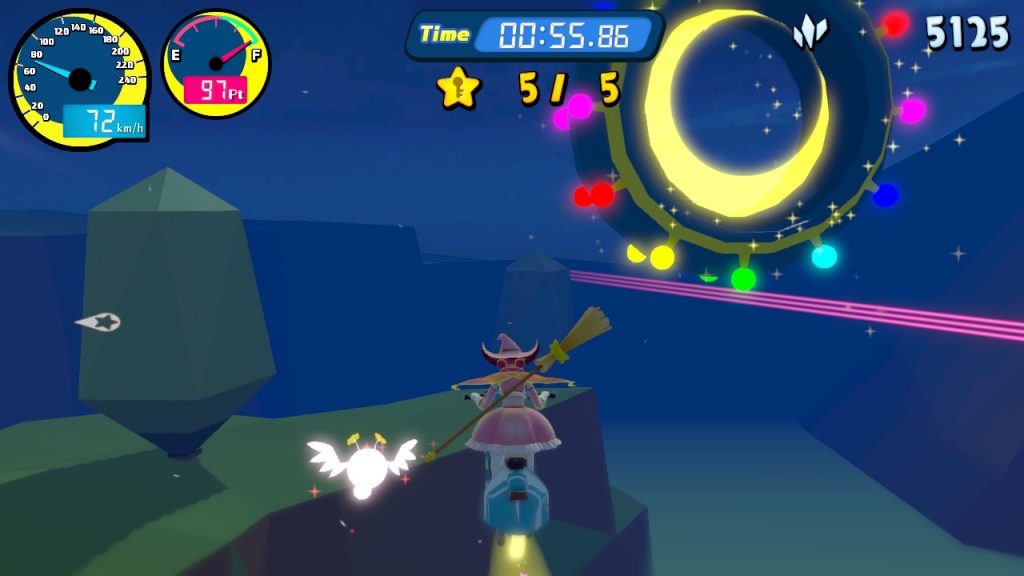
Task: Click the white star direction marker
Action: pyautogui.click(x=99, y=322)
